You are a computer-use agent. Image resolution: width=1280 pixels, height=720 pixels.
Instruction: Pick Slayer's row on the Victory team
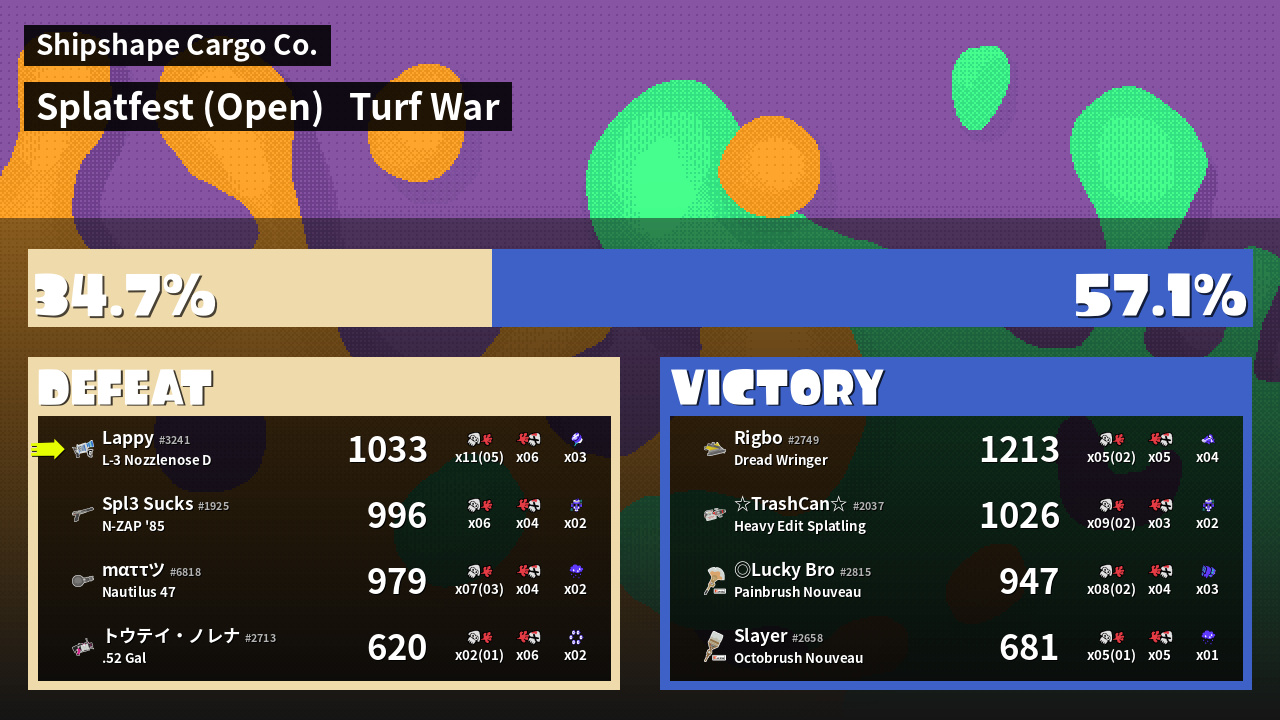pos(956,647)
